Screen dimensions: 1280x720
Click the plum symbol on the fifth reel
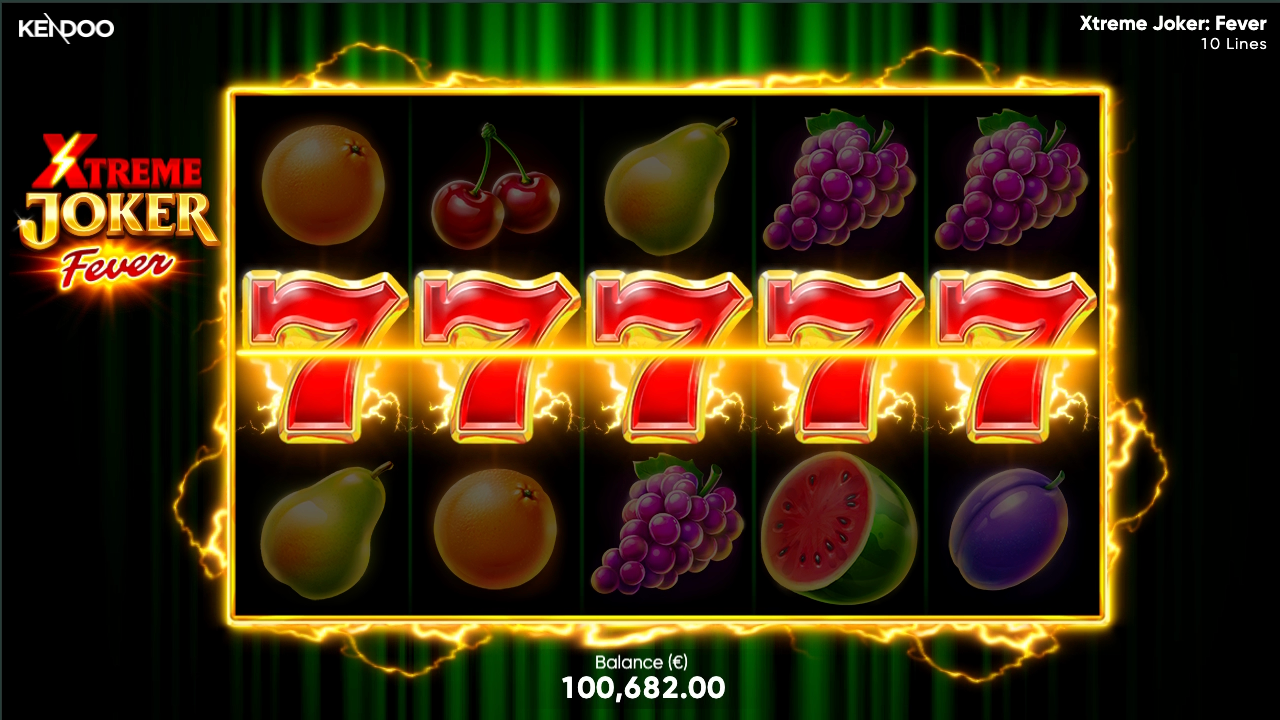pyautogui.click(x=1011, y=530)
